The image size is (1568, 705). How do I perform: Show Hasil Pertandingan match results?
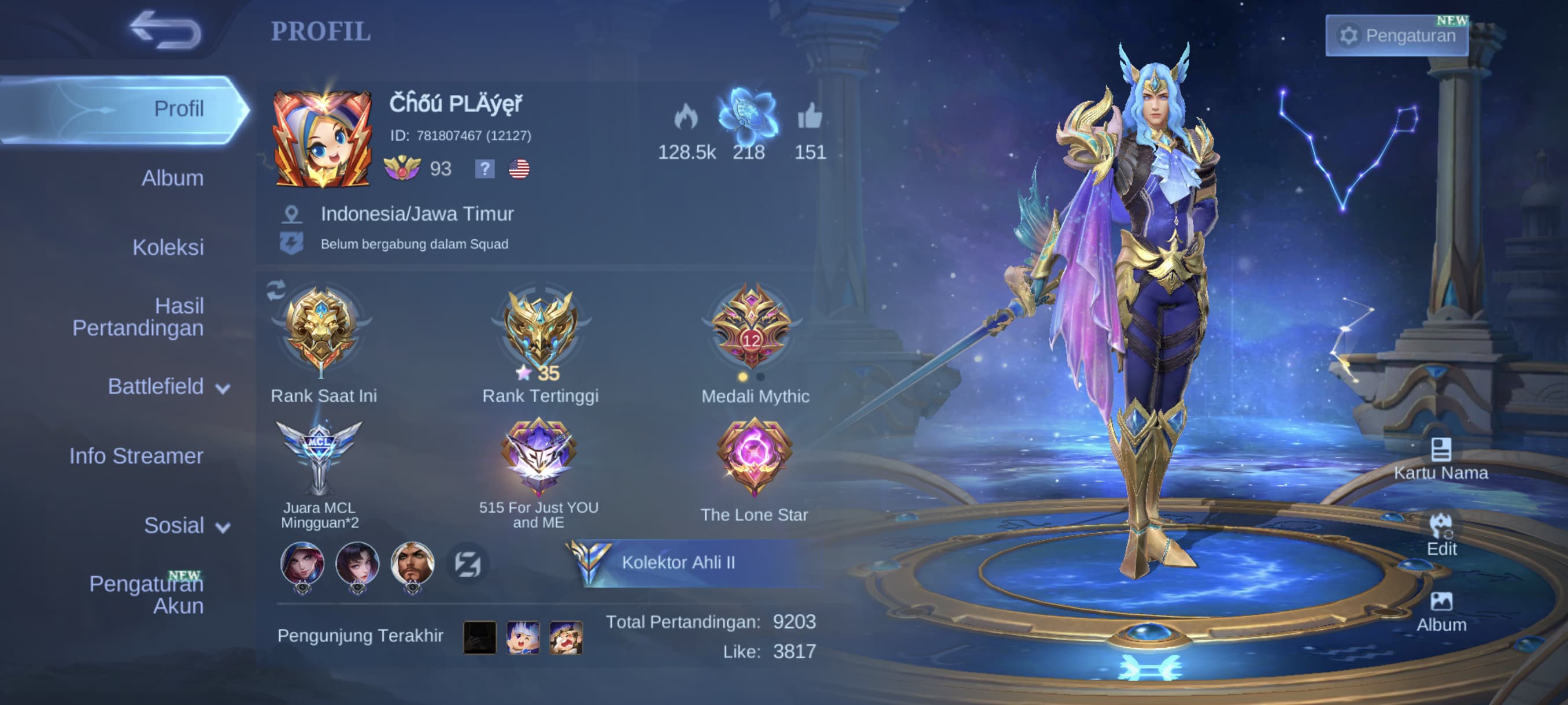pyautogui.click(x=138, y=317)
